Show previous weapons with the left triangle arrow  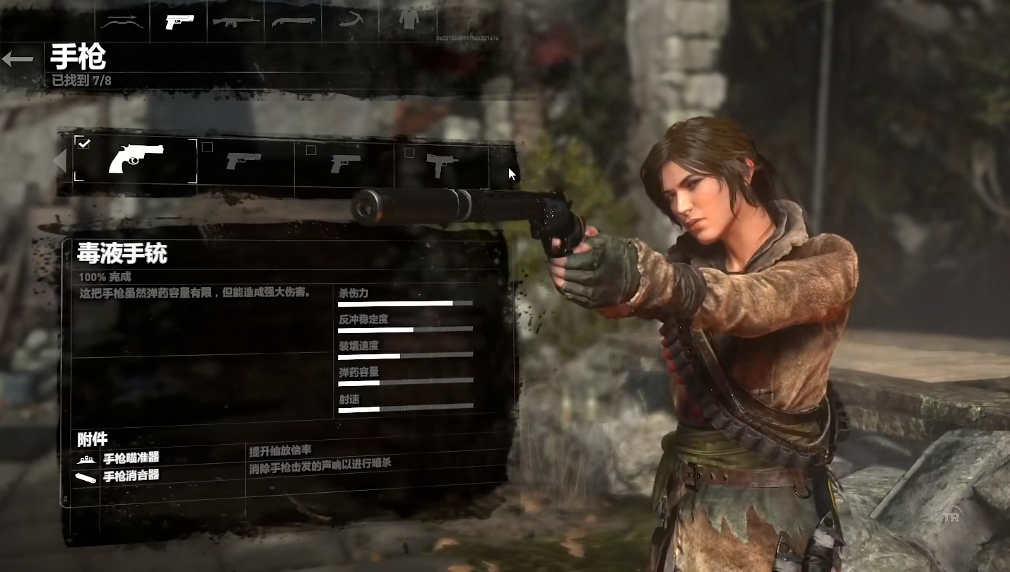tap(60, 161)
